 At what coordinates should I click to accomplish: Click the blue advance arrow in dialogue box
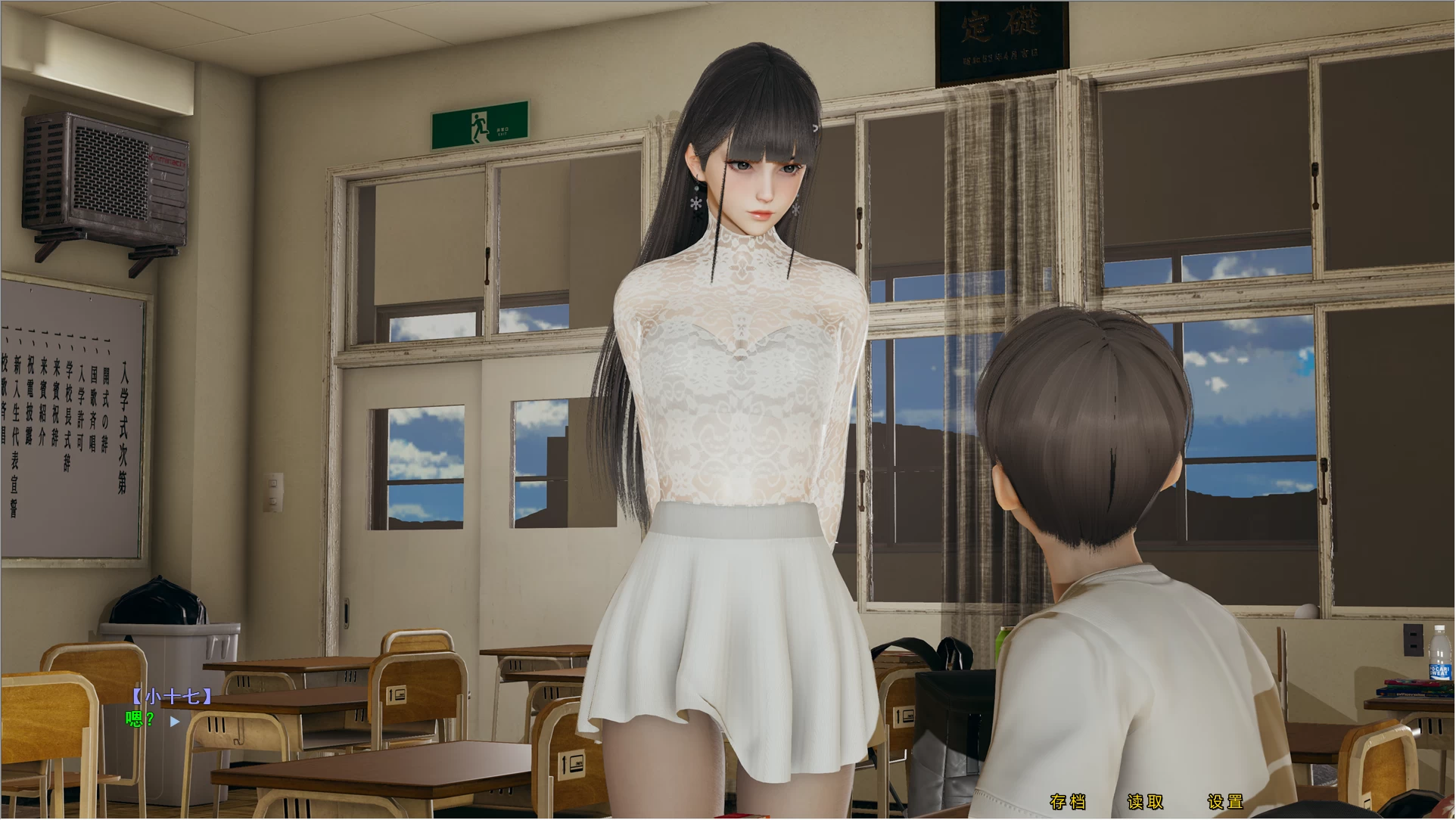(x=176, y=720)
